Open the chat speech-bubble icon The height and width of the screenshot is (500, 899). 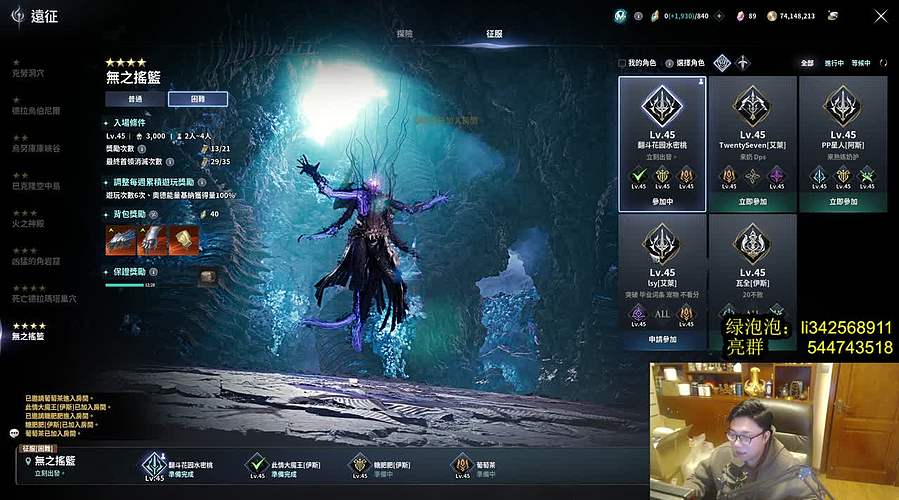(x=14, y=433)
